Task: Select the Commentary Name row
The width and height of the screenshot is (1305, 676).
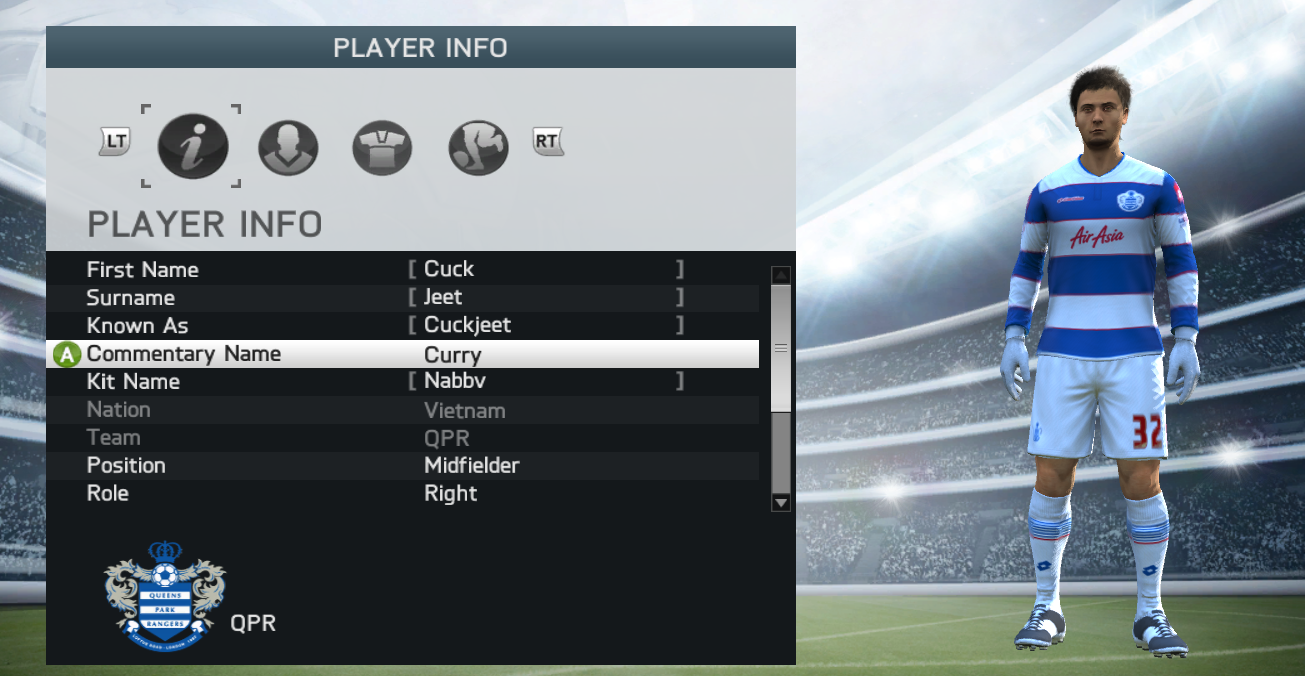Action: pyautogui.click(x=402, y=354)
